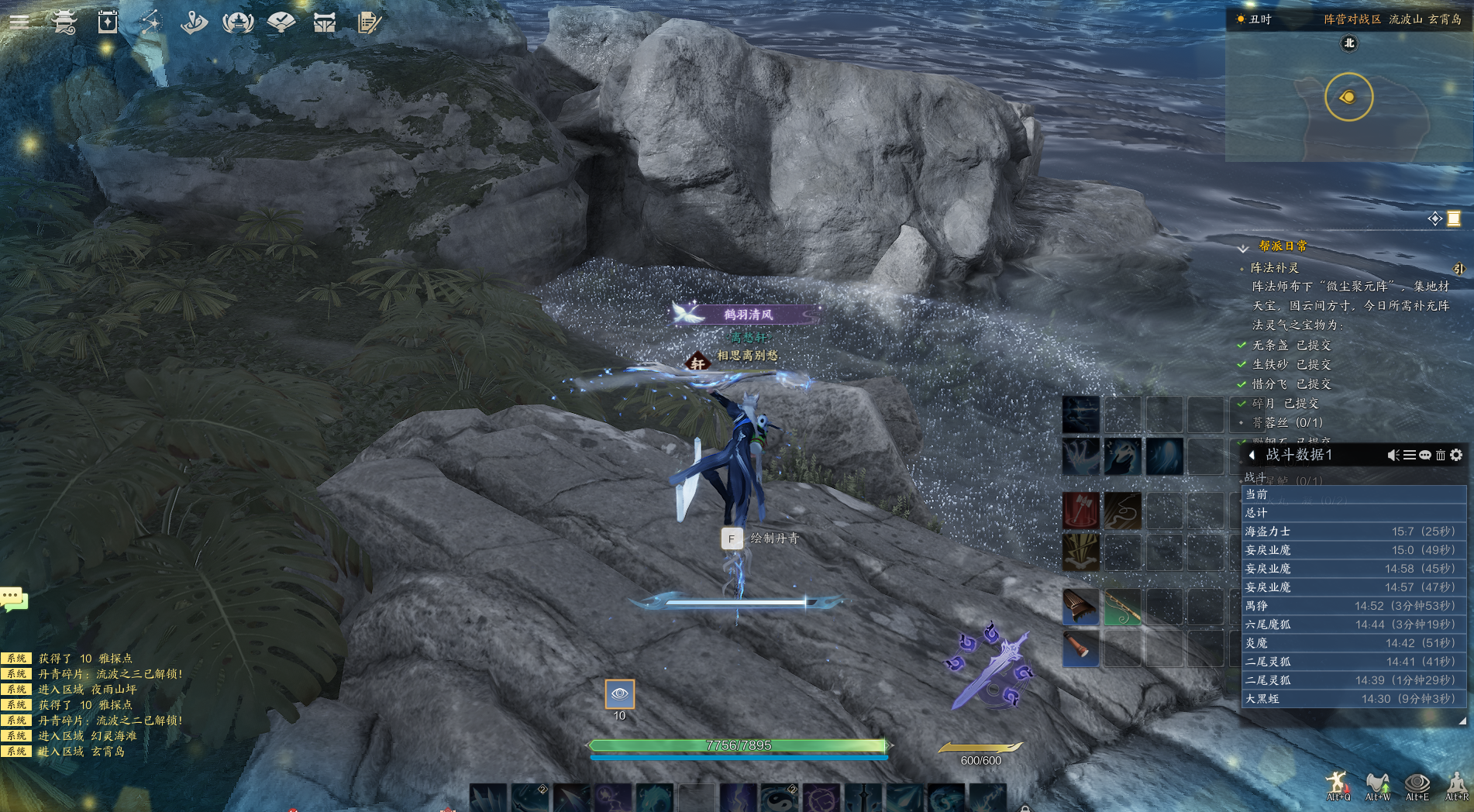The width and height of the screenshot is (1474, 812).
Task: Open the 战斗数据1 settings gear
Action: coord(1457,455)
